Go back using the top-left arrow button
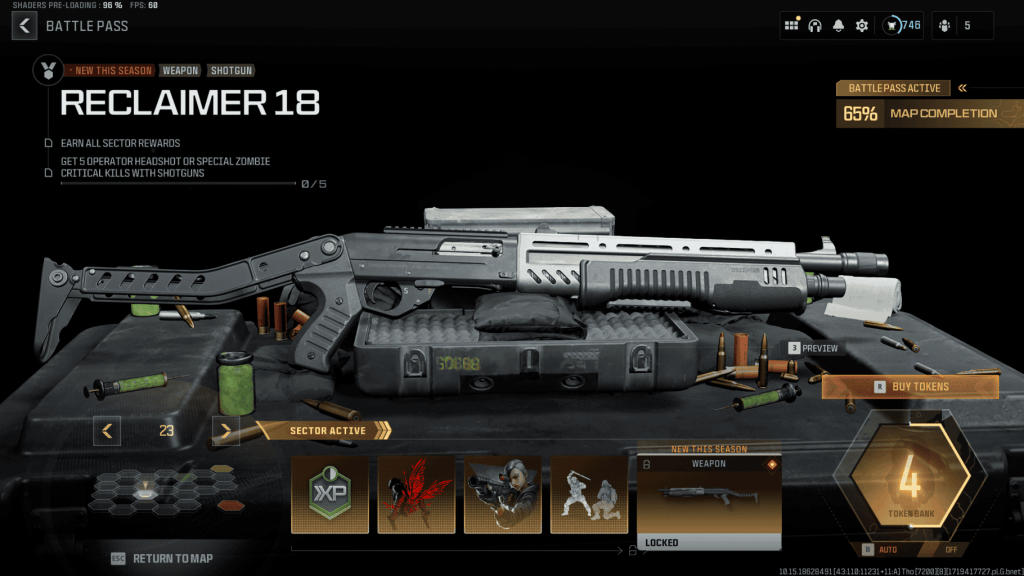Viewport: 1024px width, 576px height. pyautogui.click(x=25, y=25)
